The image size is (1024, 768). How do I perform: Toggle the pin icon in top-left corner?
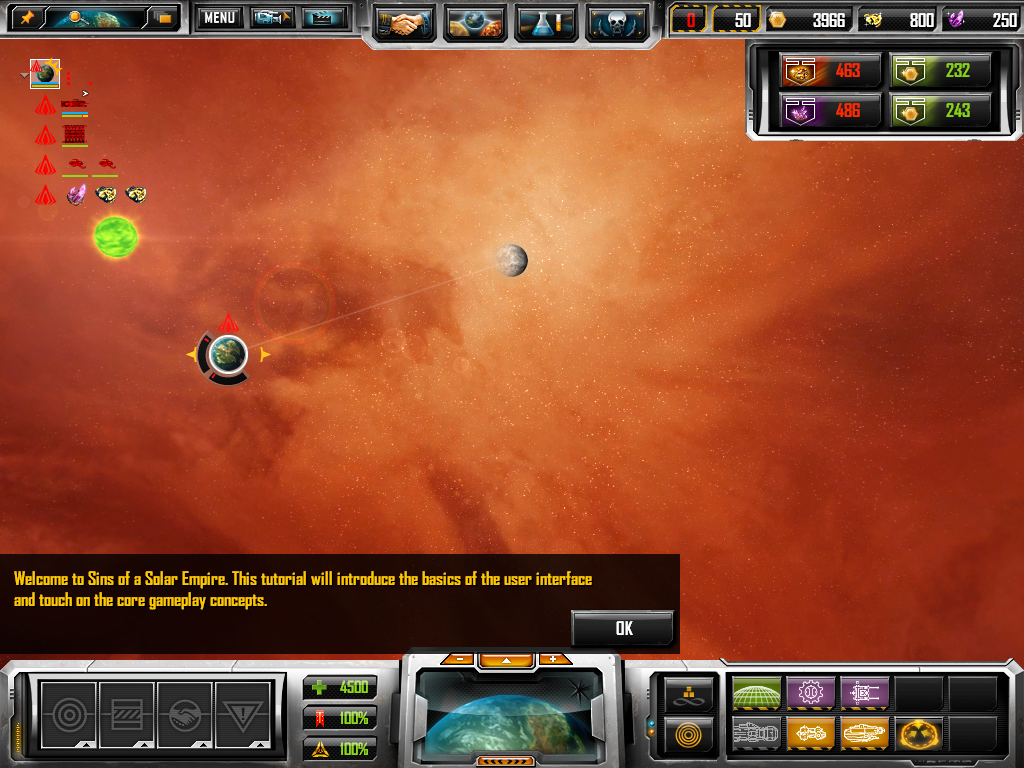[x=27, y=18]
